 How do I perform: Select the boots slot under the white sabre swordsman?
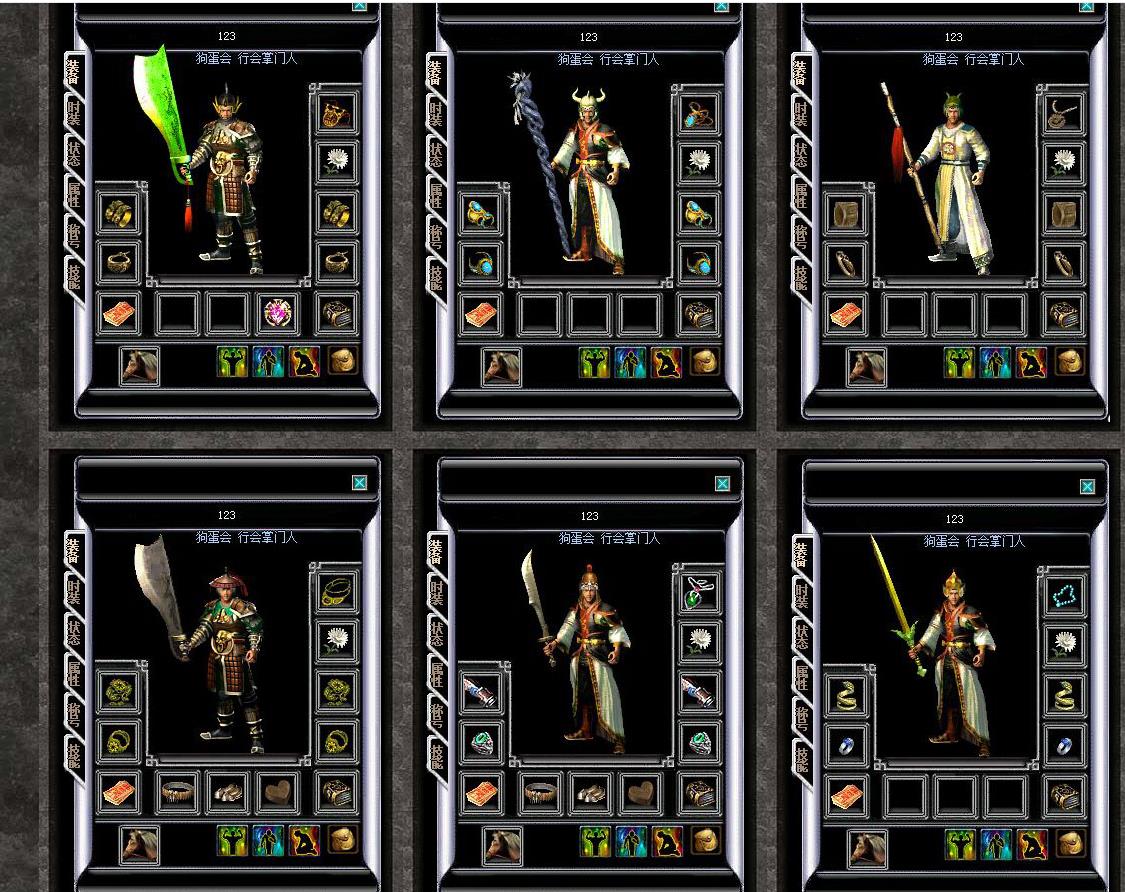coord(591,793)
